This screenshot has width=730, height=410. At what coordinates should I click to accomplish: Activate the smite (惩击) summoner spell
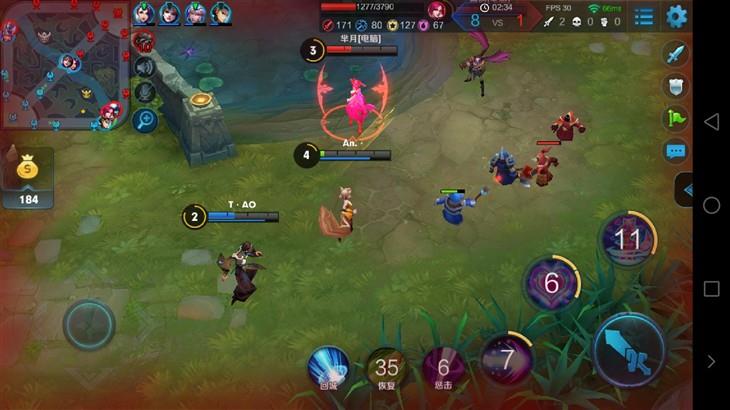[x=443, y=369]
